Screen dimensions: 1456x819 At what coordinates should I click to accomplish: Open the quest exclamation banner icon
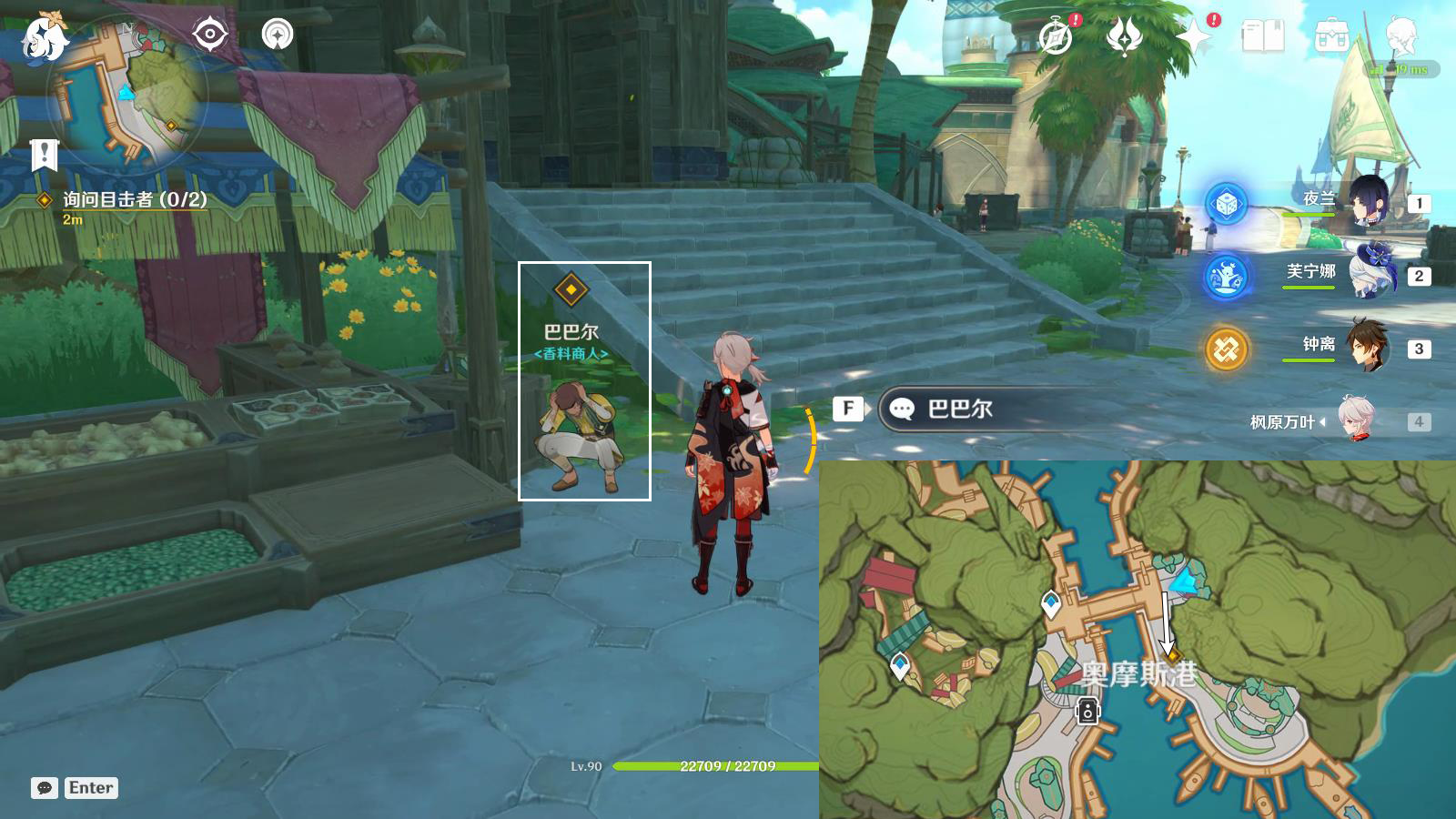tap(44, 155)
